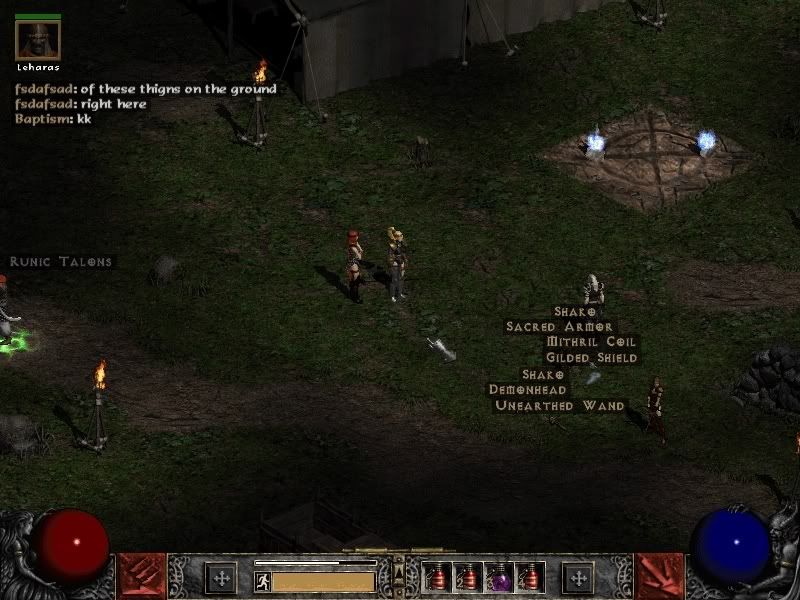Toggle the run/walk button

263,580
